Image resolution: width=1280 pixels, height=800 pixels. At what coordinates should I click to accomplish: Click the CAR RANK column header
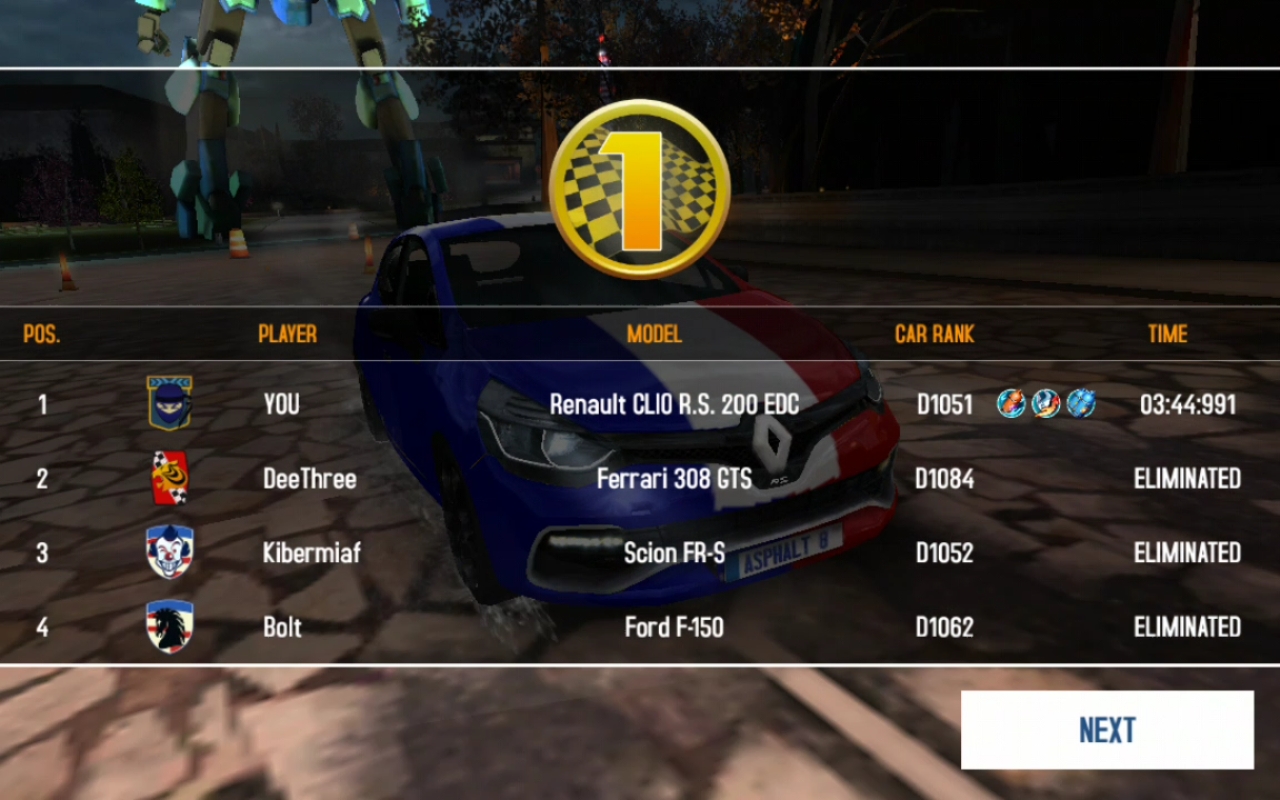pos(934,334)
